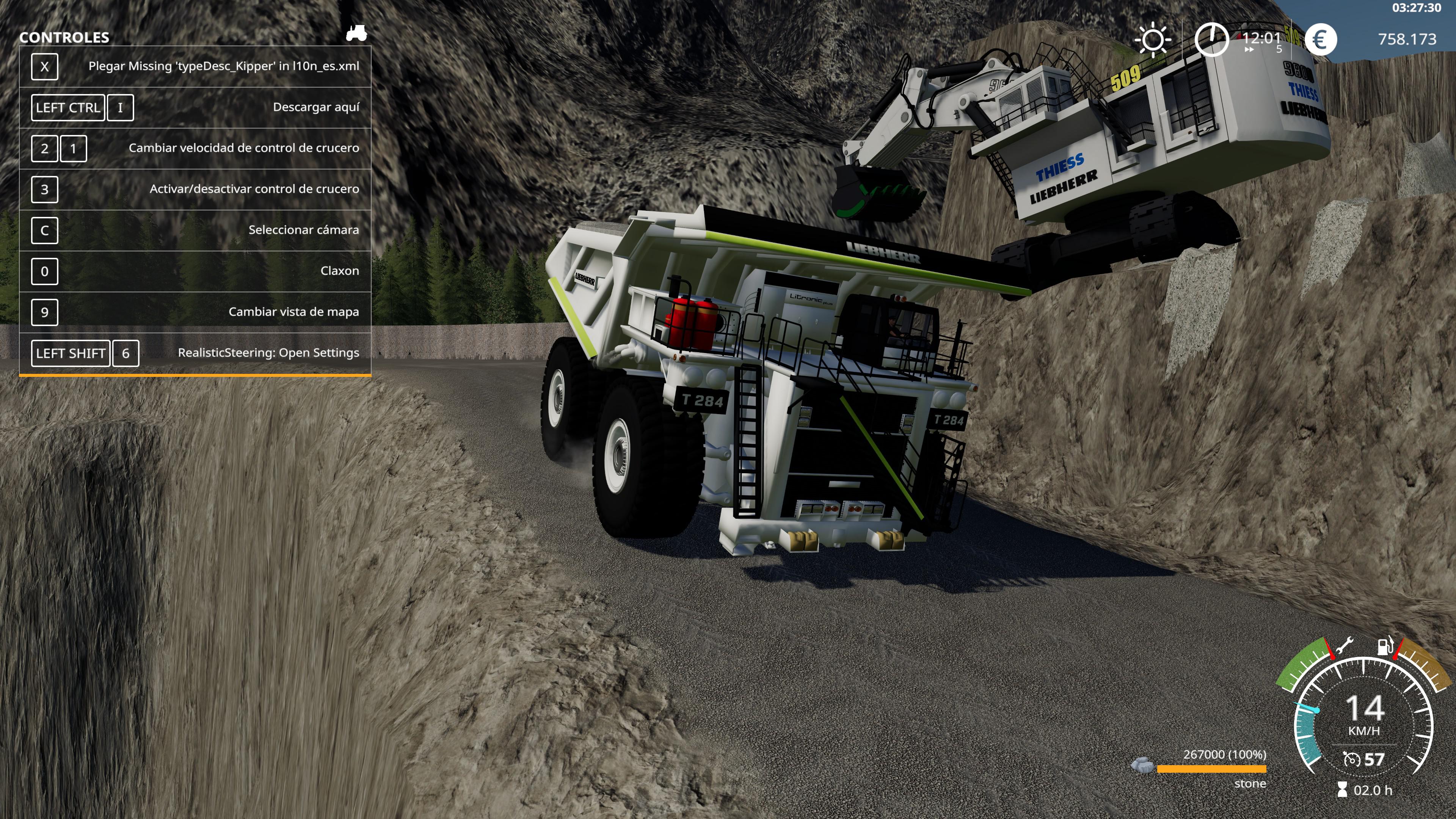
Task: Click the stone fill-type icon
Action: [1142, 766]
